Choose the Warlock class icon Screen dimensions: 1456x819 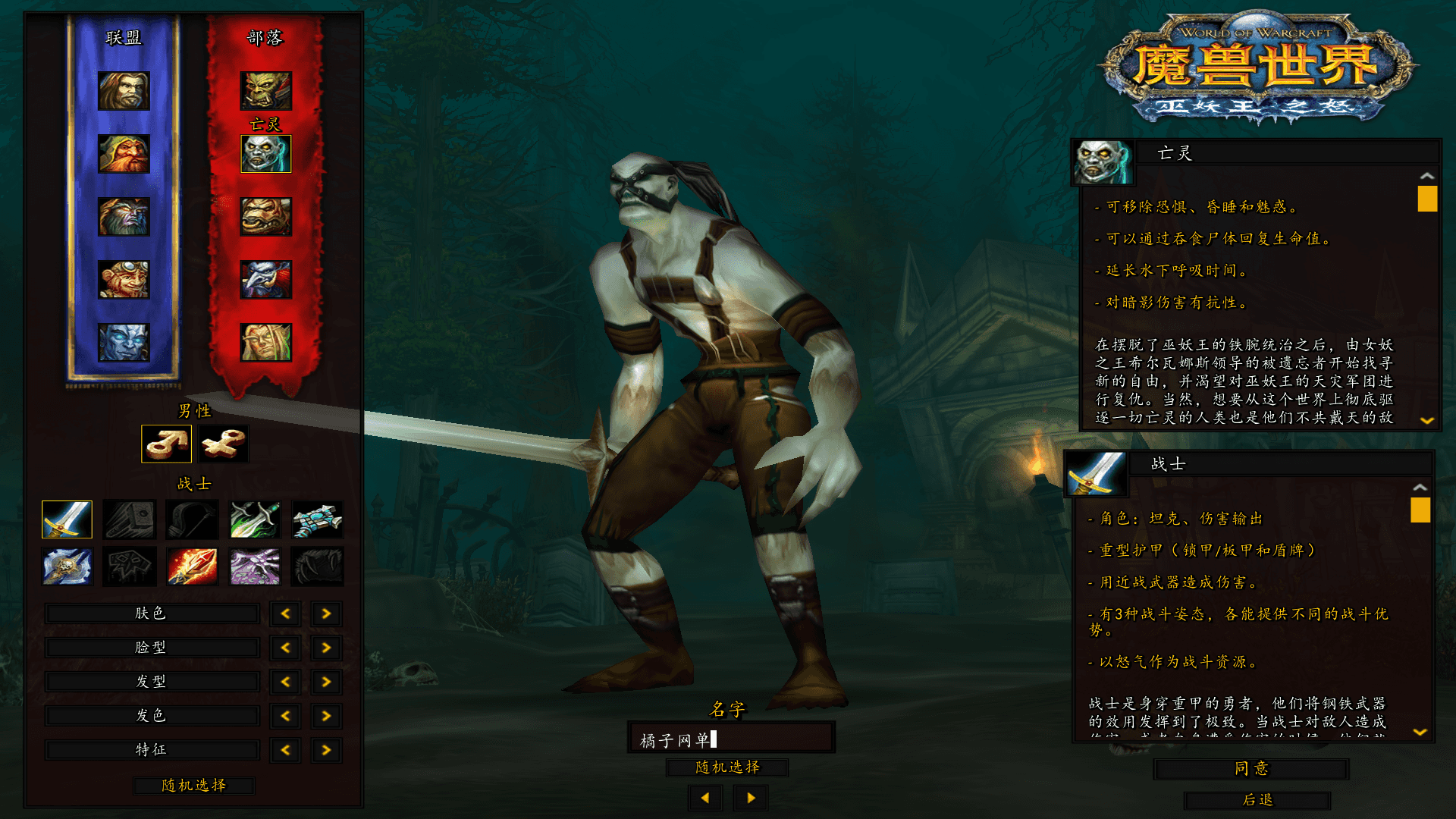pos(256,566)
